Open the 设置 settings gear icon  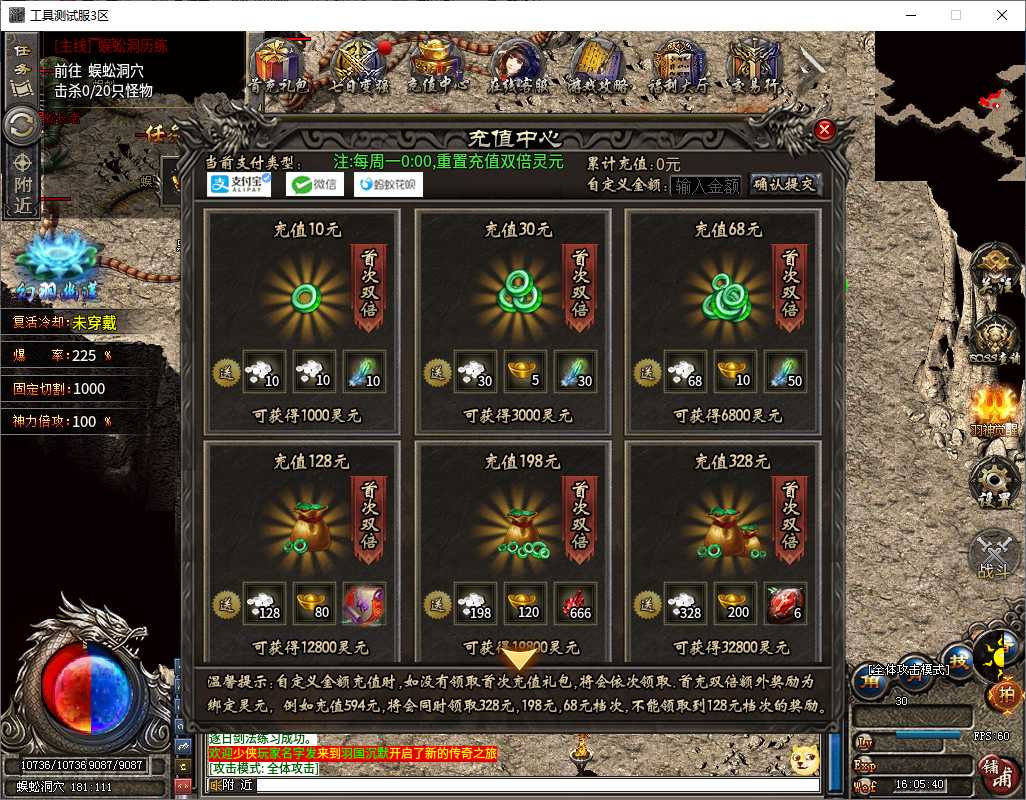995,482
